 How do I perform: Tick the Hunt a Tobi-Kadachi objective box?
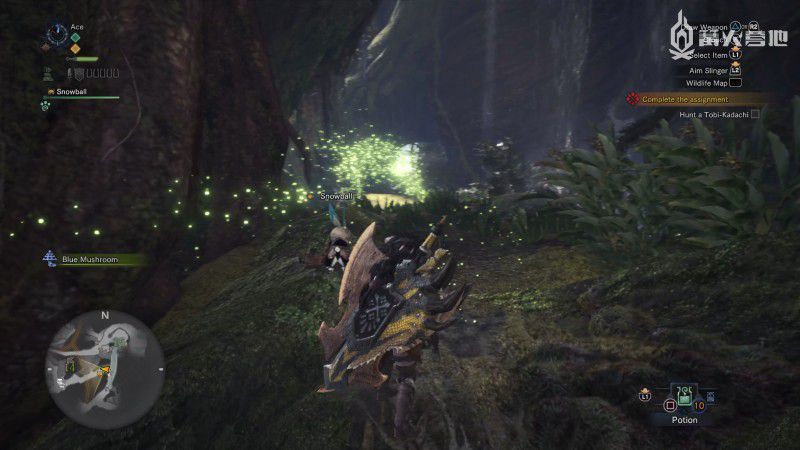pos(755,115)
